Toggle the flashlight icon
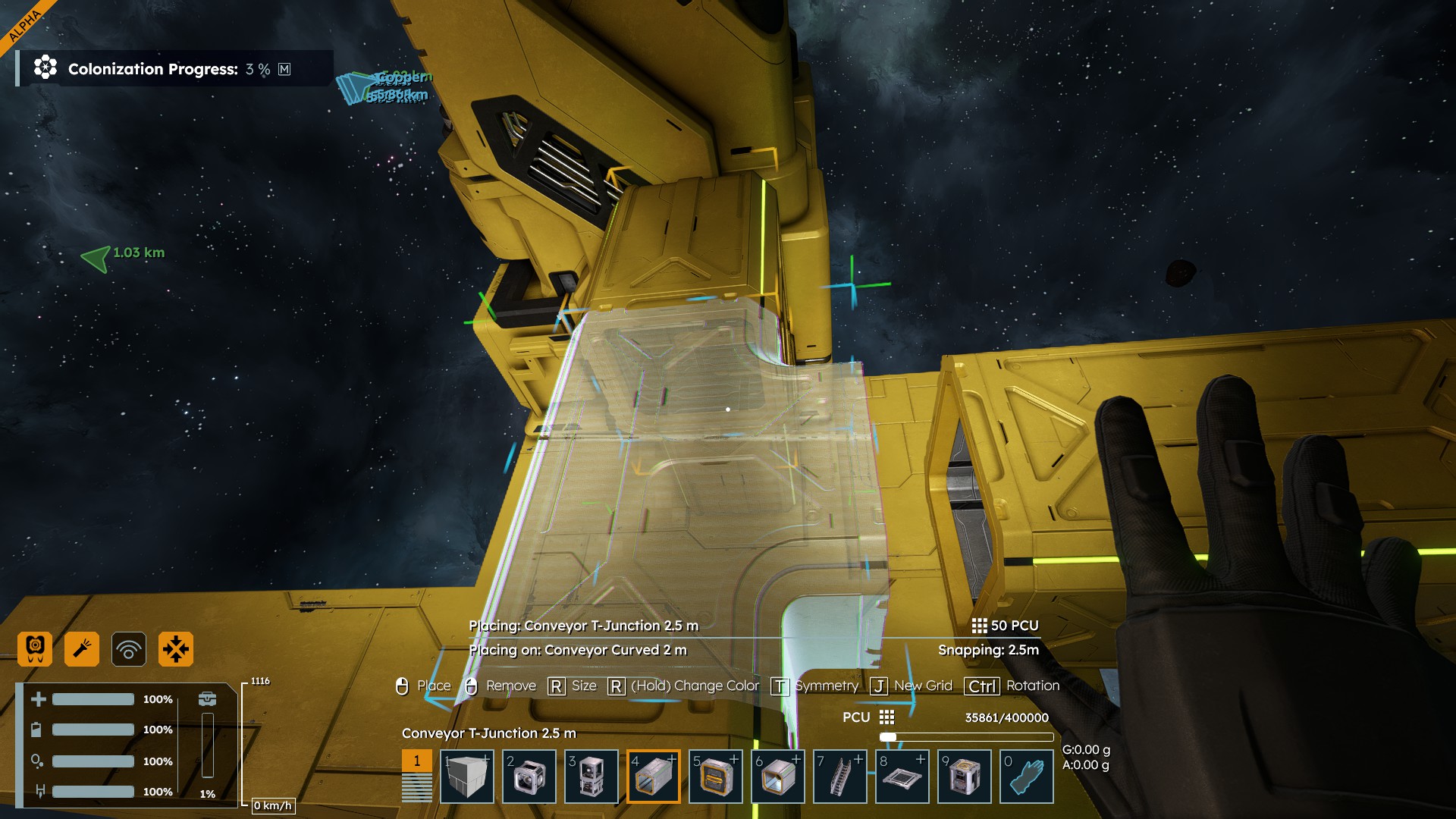The image size is (1456, 819). point(82,649)
